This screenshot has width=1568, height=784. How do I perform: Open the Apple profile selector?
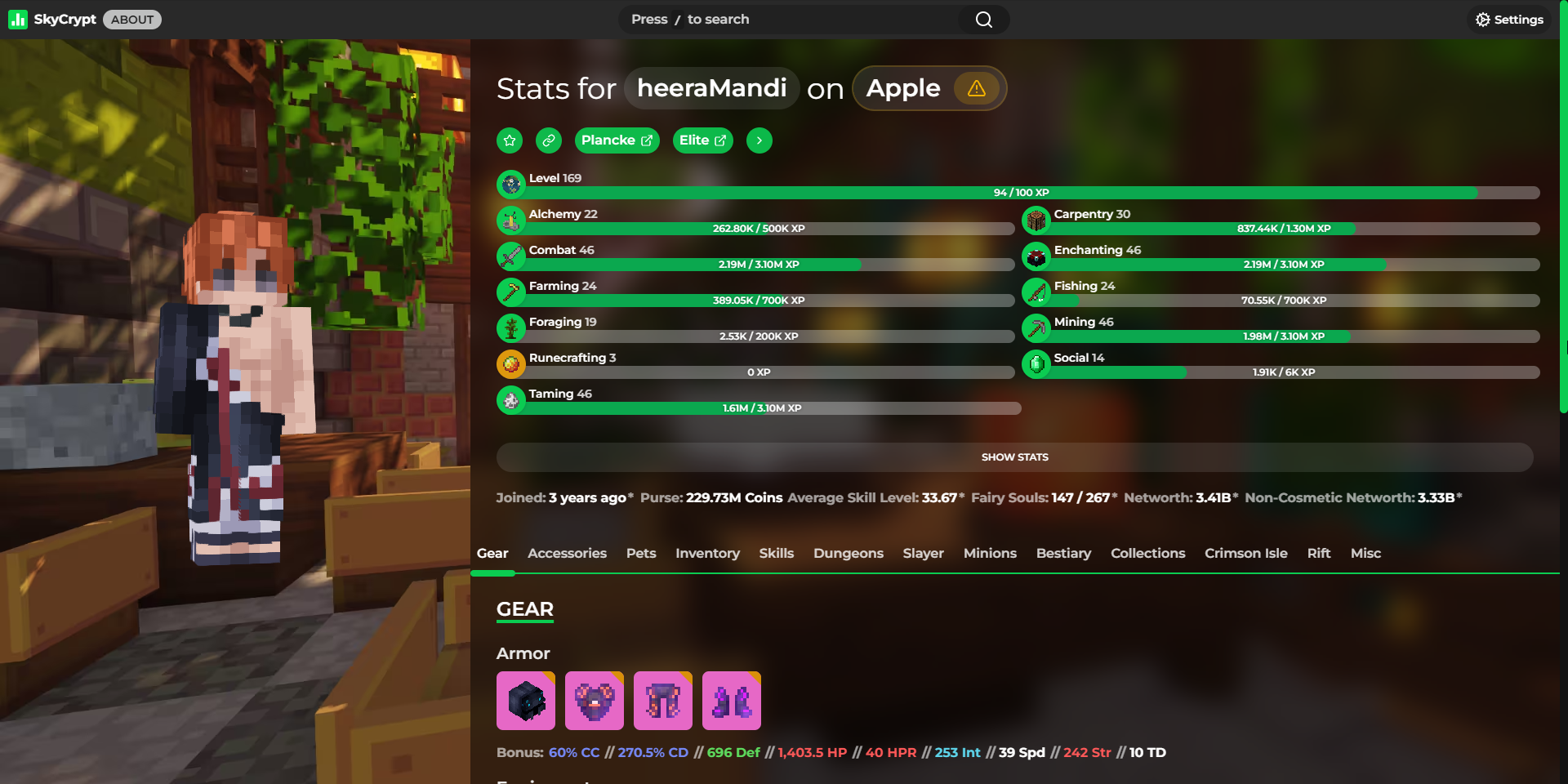click(x=902, y=88)
